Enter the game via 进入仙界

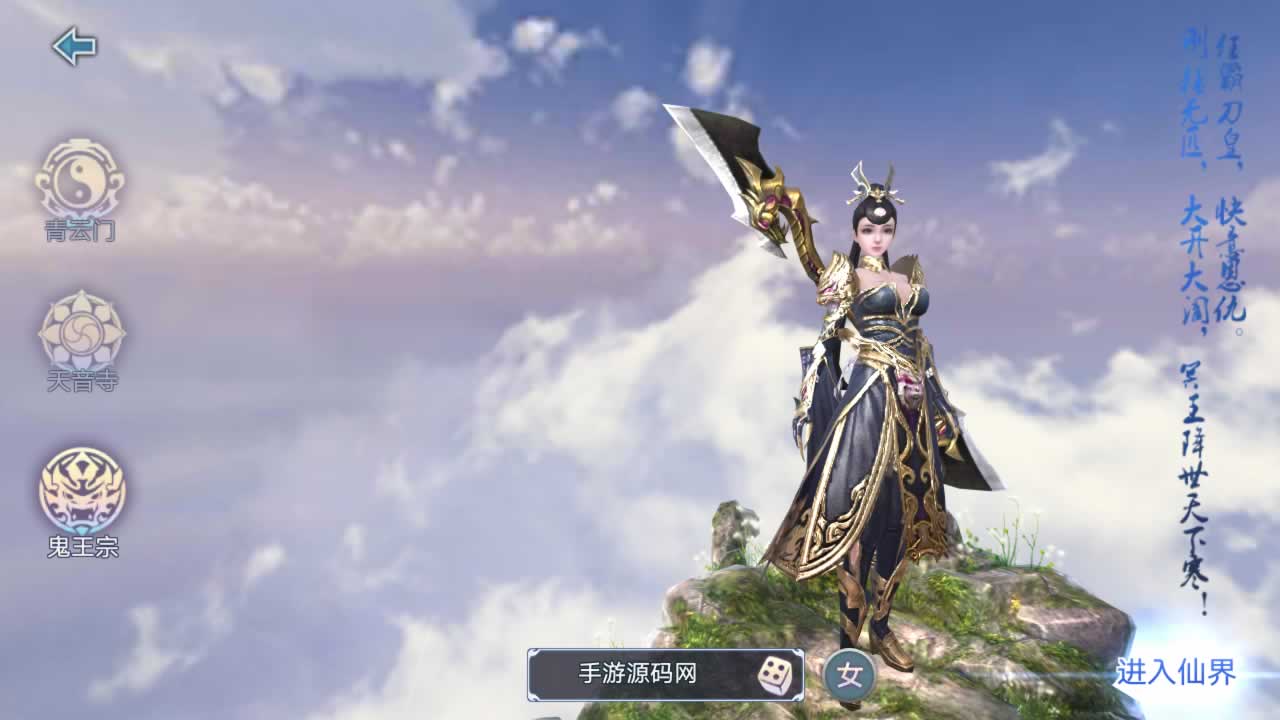tap(1175, 672)
